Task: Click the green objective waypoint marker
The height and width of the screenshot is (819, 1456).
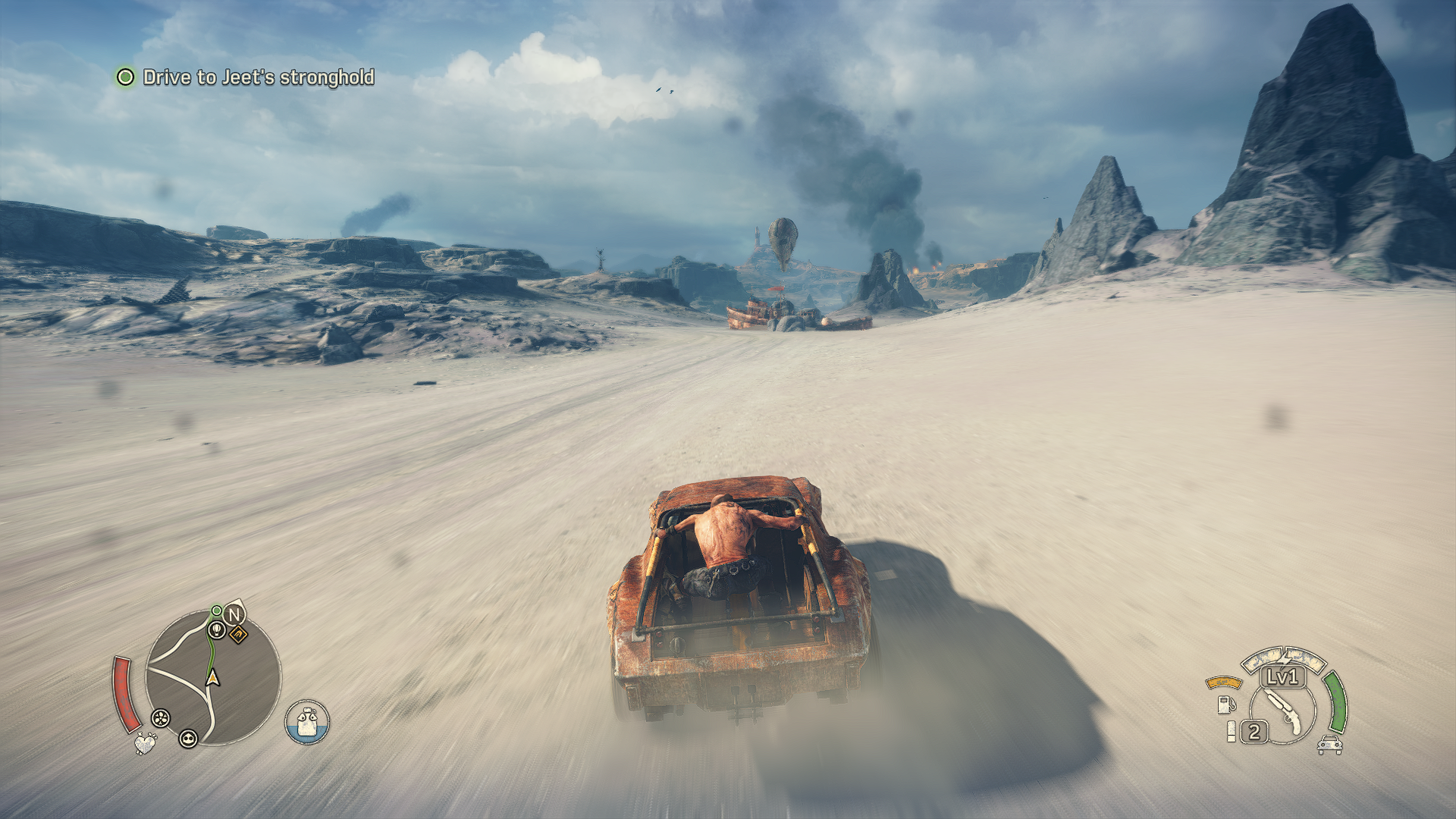Action: click(x=217, y=610)
